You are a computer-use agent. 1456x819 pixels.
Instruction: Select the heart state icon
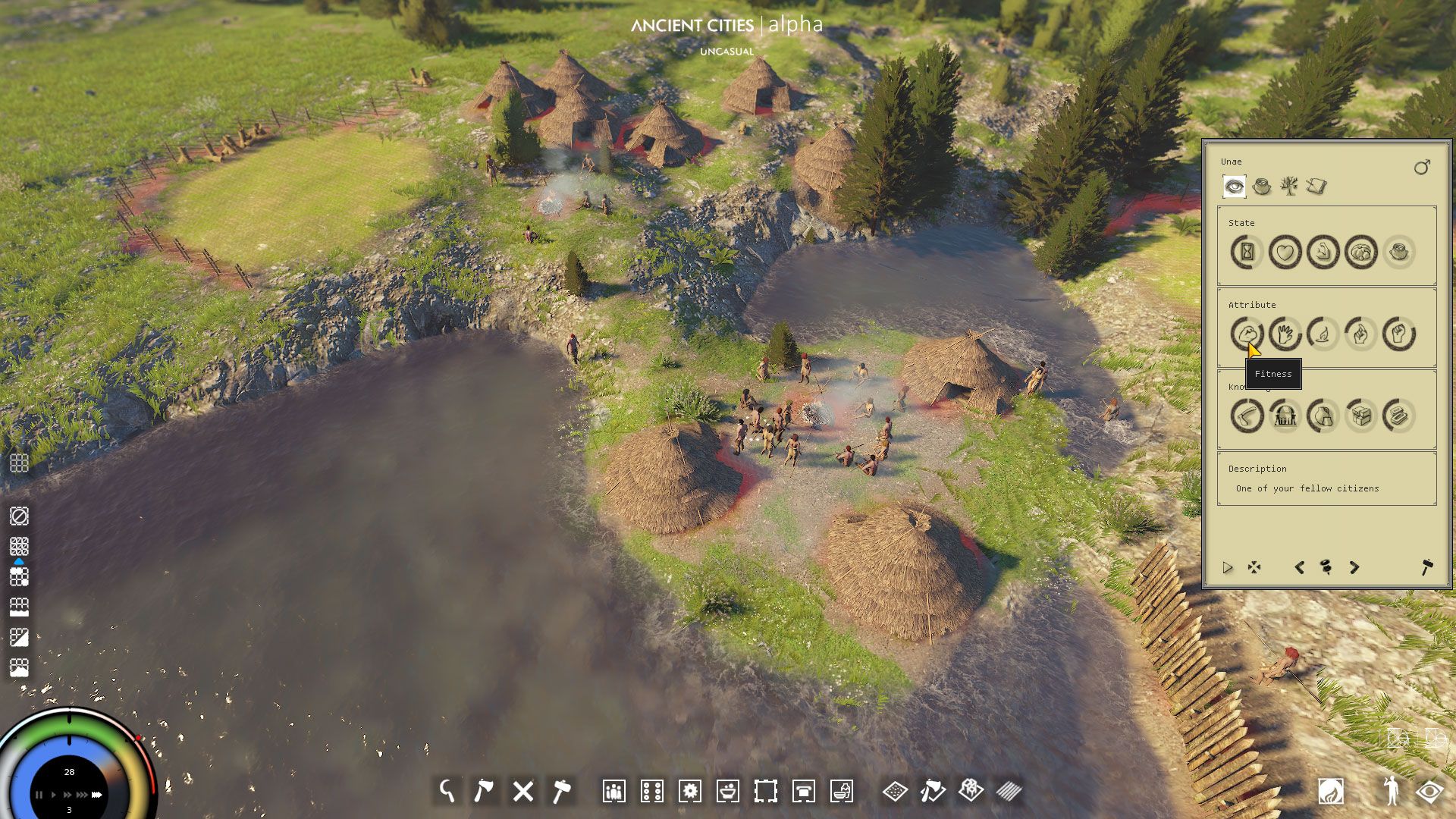coord(1285,252)
